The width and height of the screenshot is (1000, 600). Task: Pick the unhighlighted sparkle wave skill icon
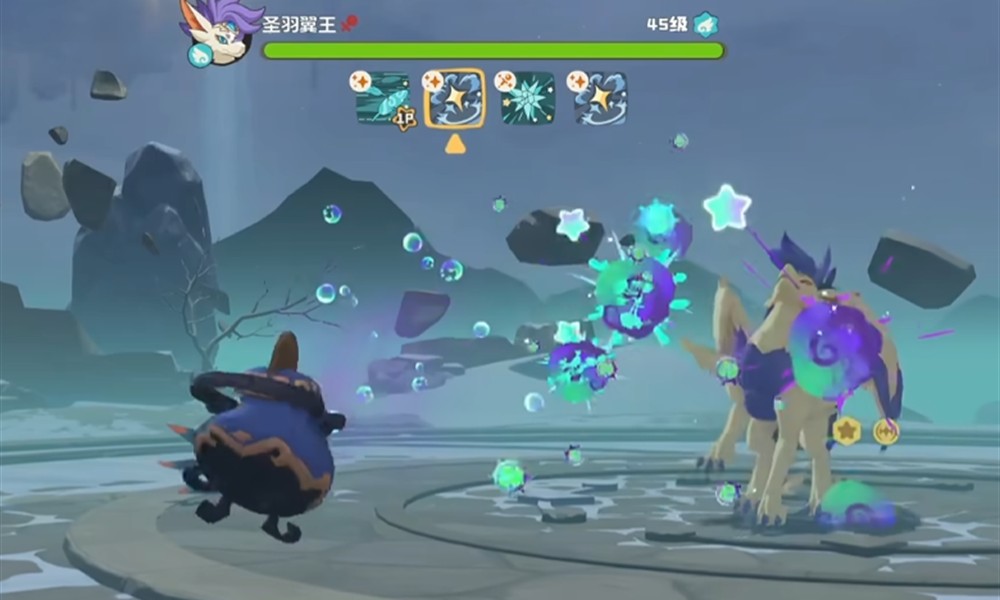click(x=600, y=99)
